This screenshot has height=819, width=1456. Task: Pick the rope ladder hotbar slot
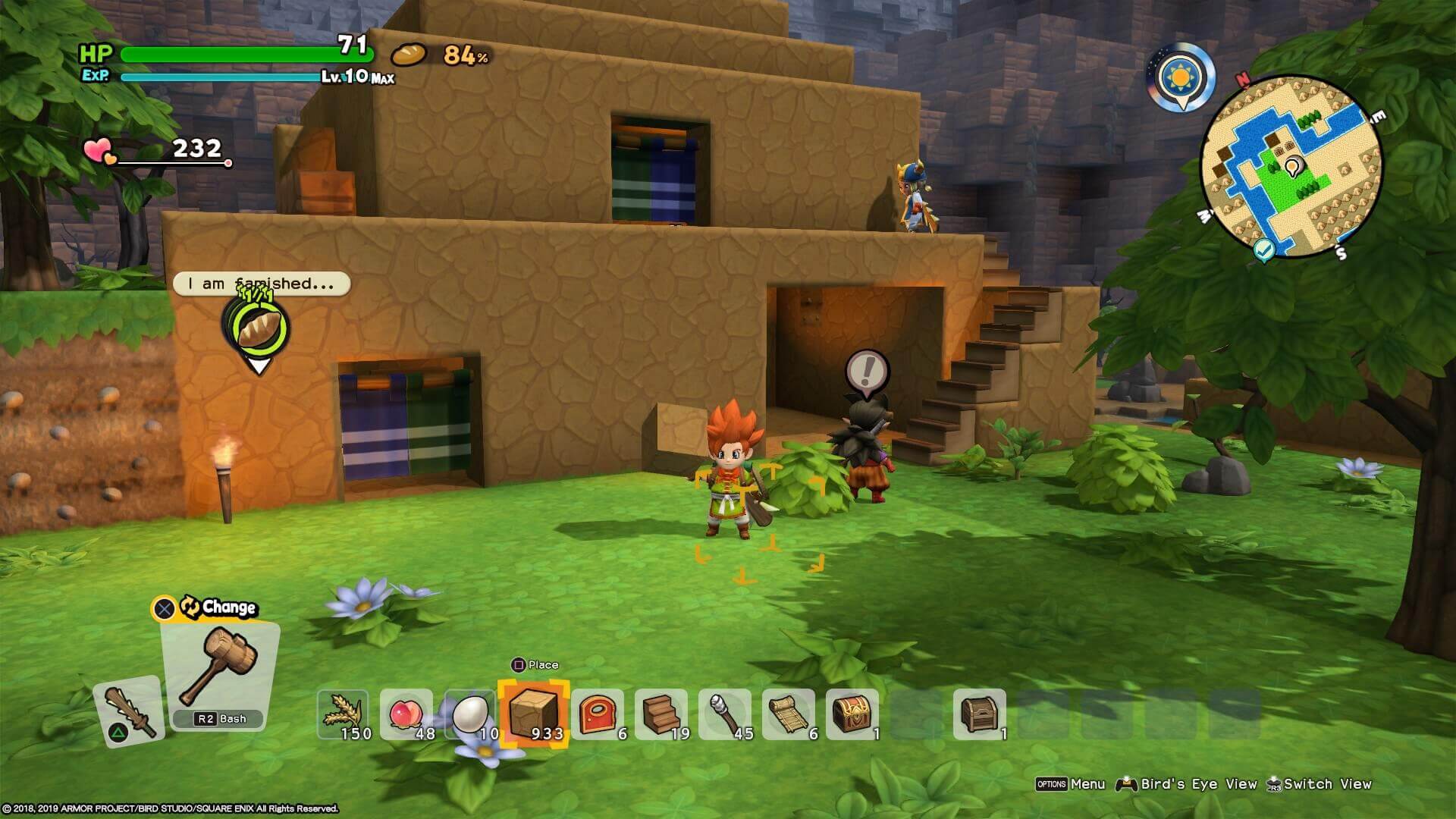789,714
